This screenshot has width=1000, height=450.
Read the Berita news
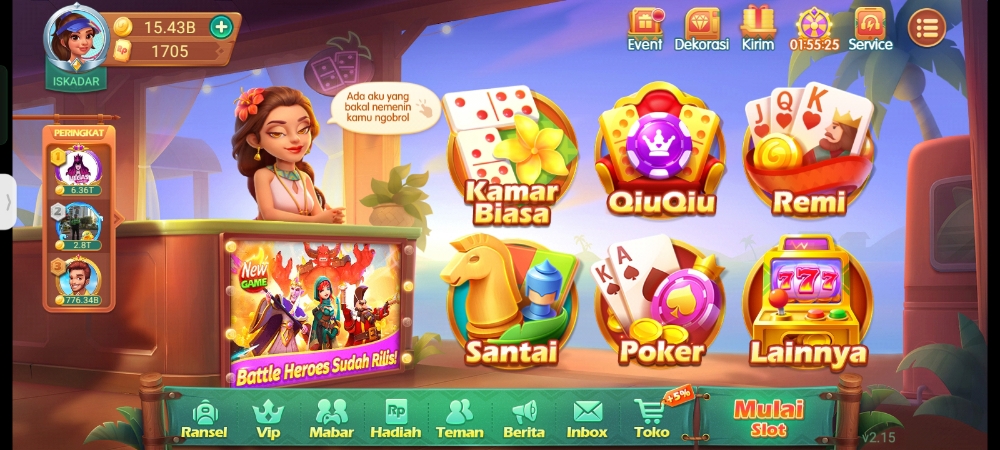tap(524, 418)
